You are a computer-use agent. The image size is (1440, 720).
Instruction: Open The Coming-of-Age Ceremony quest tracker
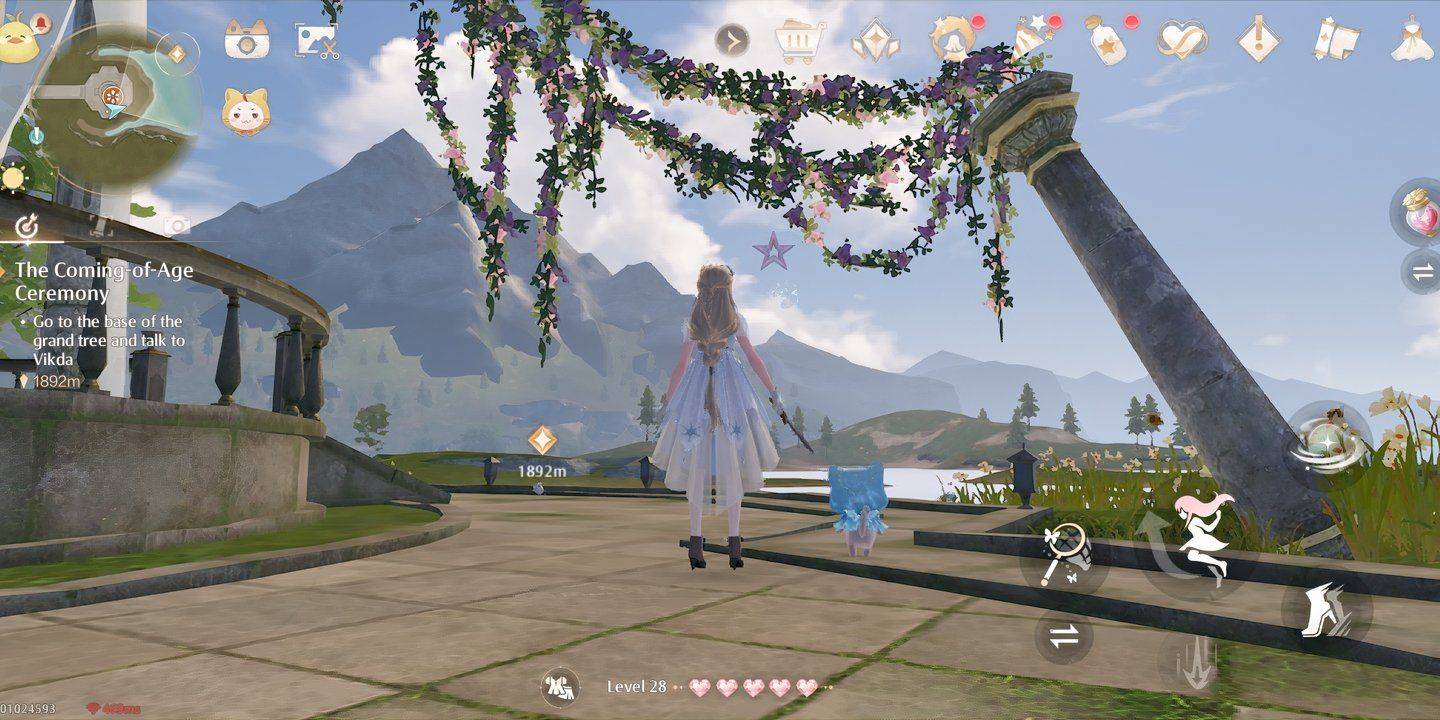coord(104,282)
